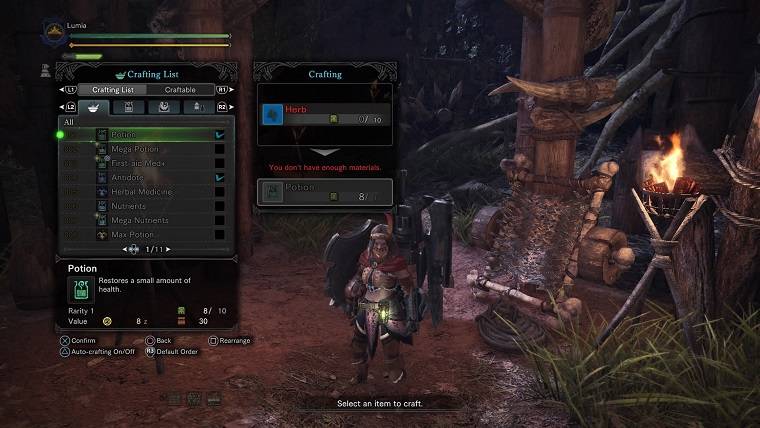
Task: Select the Crafting List tab
Action: point(113,90)
